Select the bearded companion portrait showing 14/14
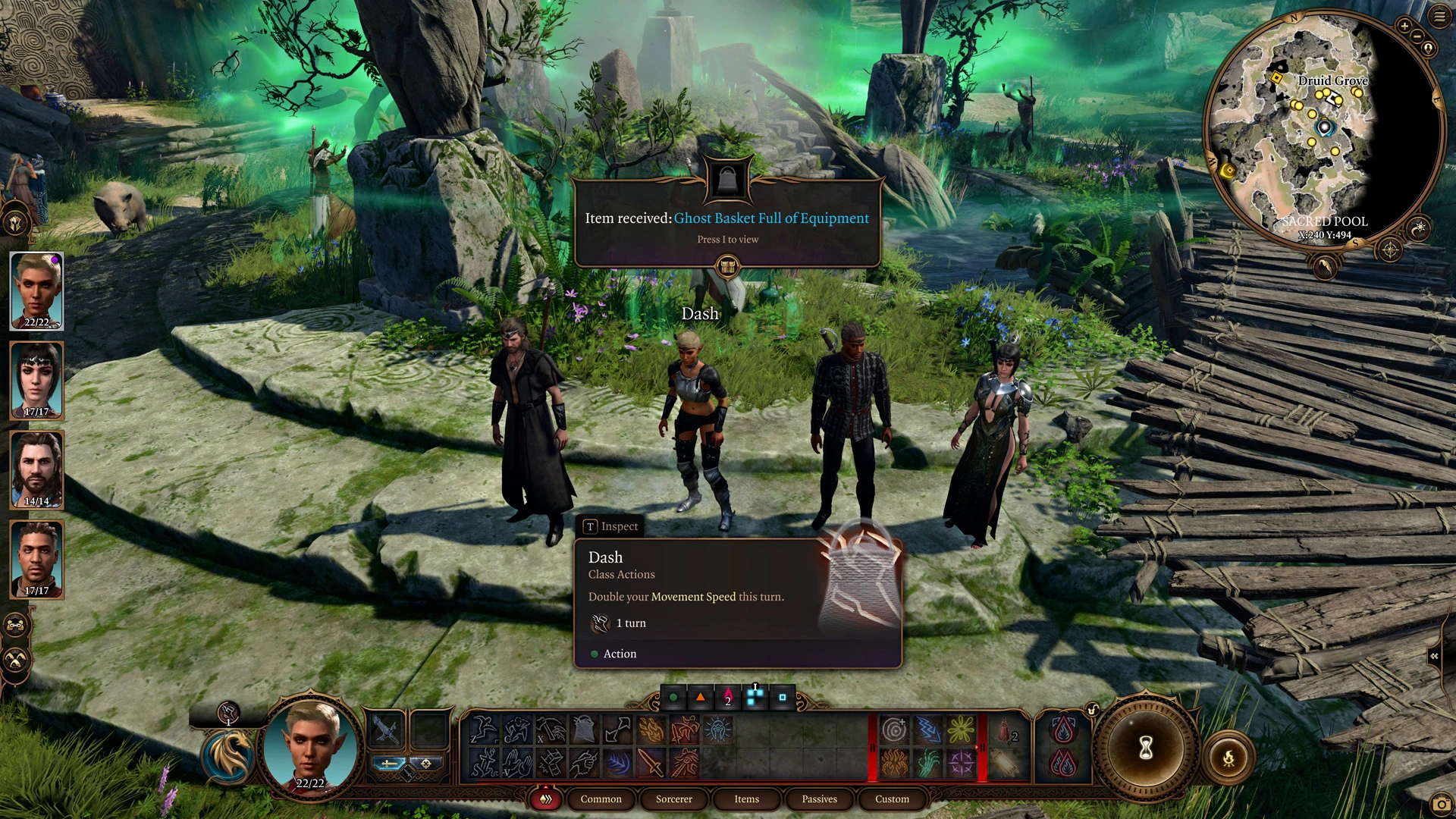 36,469
